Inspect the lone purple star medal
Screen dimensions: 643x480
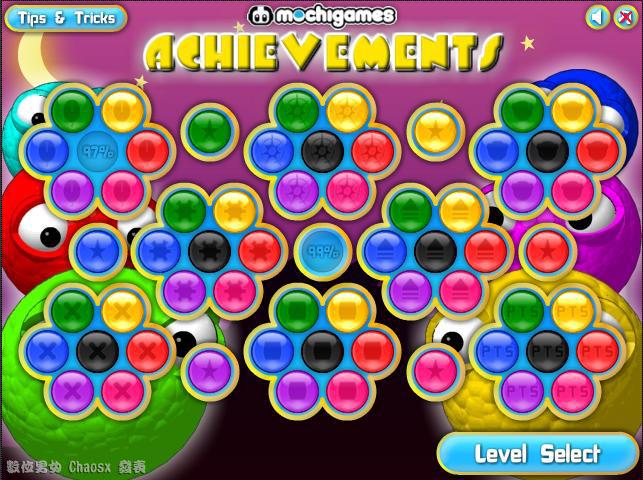208,367
